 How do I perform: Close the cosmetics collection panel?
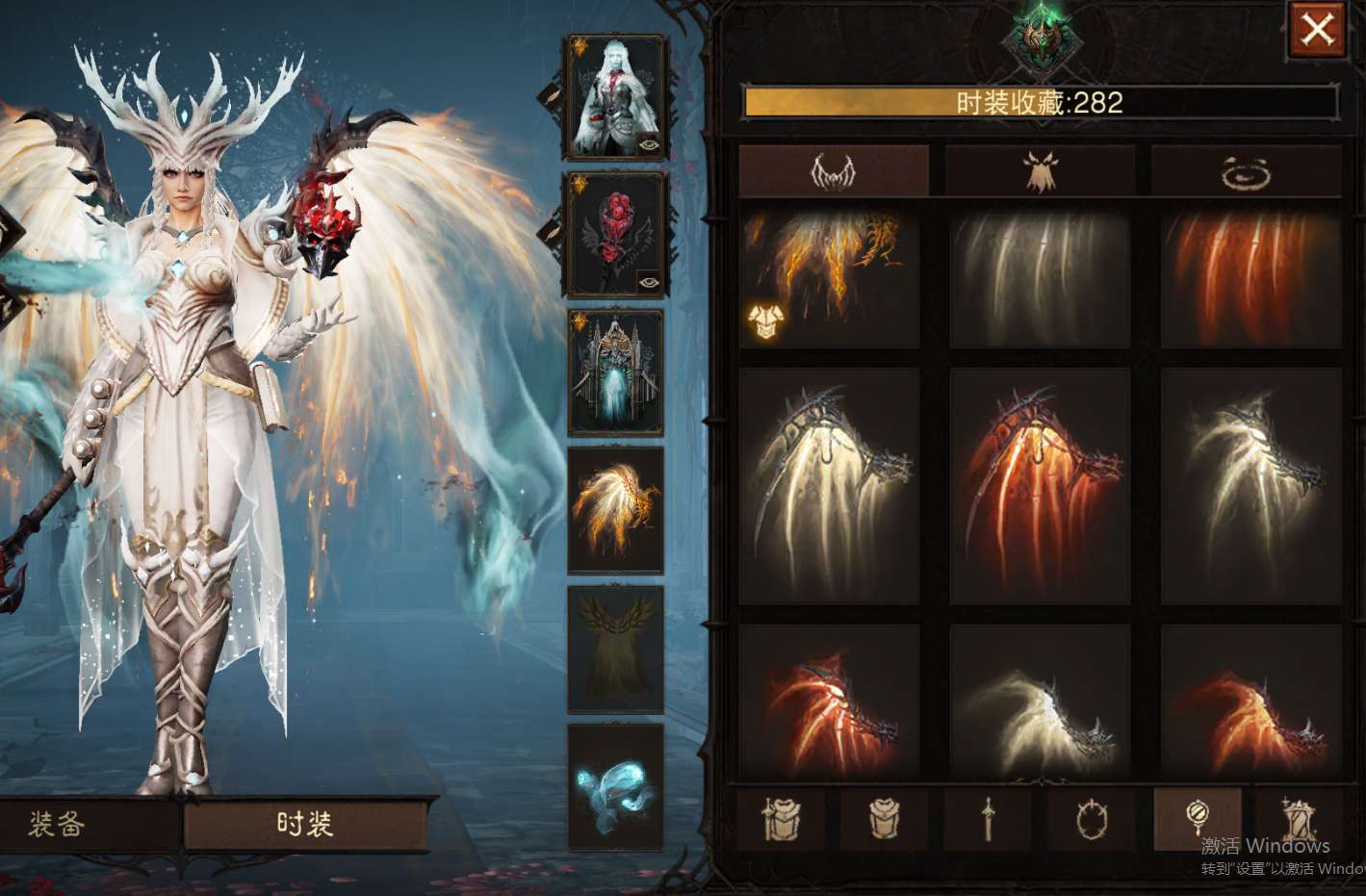(1316, 30)
